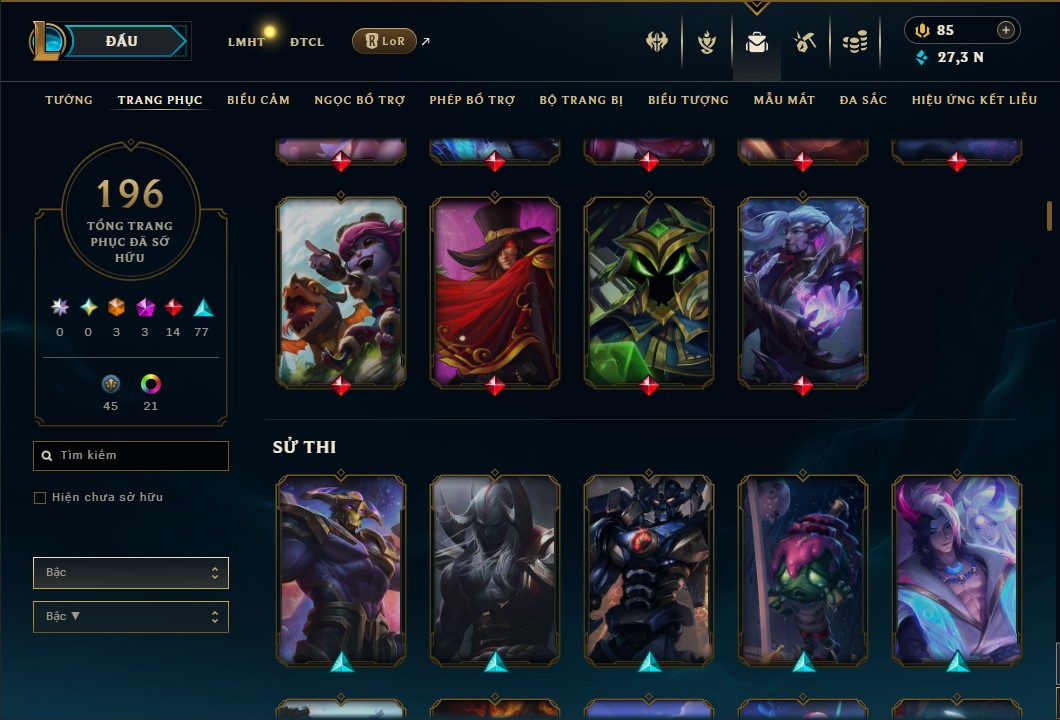Click the Tìm kiếm search field

[x=131, y=456]
